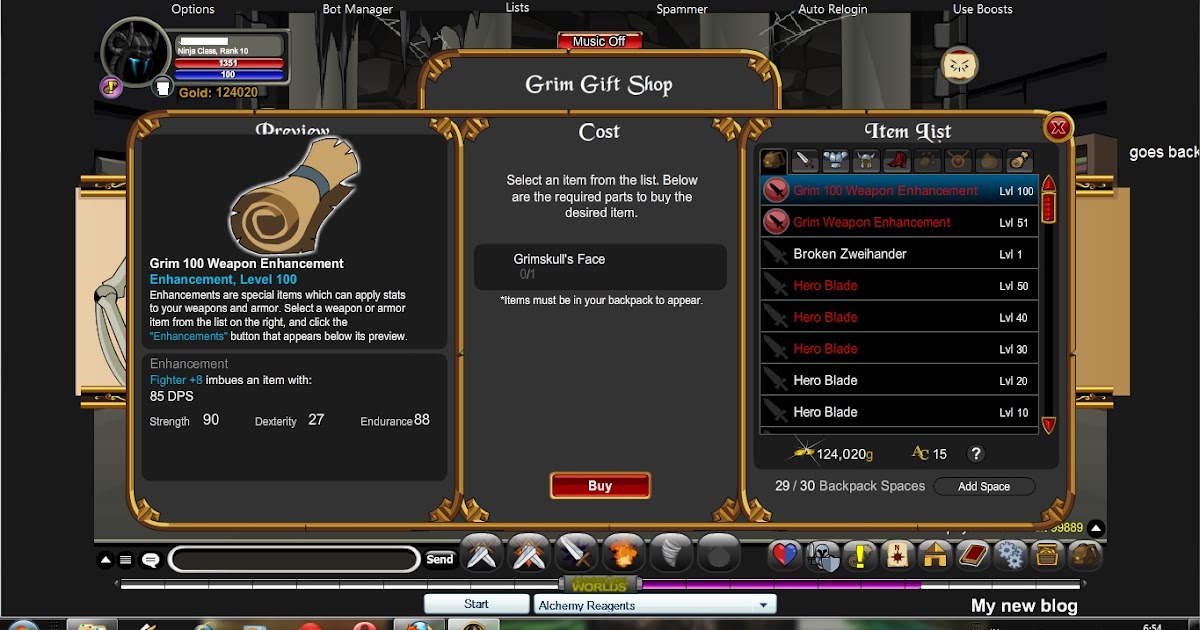The width and height of the screenshot is (1200, 630).
Task: Filter item list by red capes
Action: pyautogui.click(x=896, y=160)
